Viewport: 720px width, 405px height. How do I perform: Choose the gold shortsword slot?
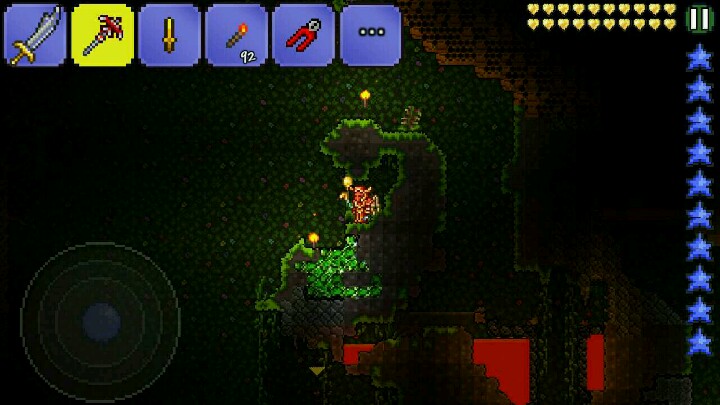(169, 35)
